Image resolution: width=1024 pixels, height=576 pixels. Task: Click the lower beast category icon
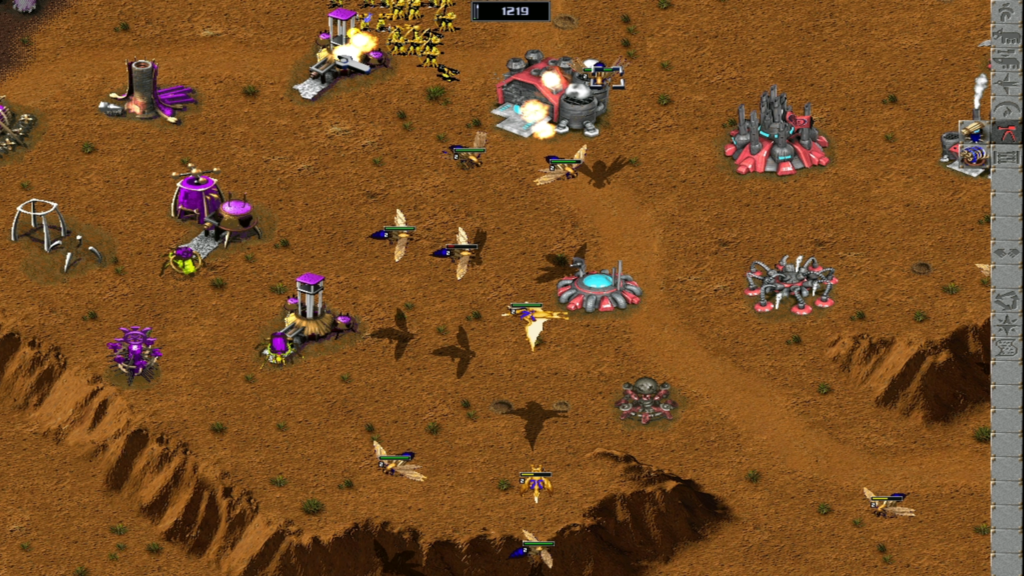point(1005,63)
